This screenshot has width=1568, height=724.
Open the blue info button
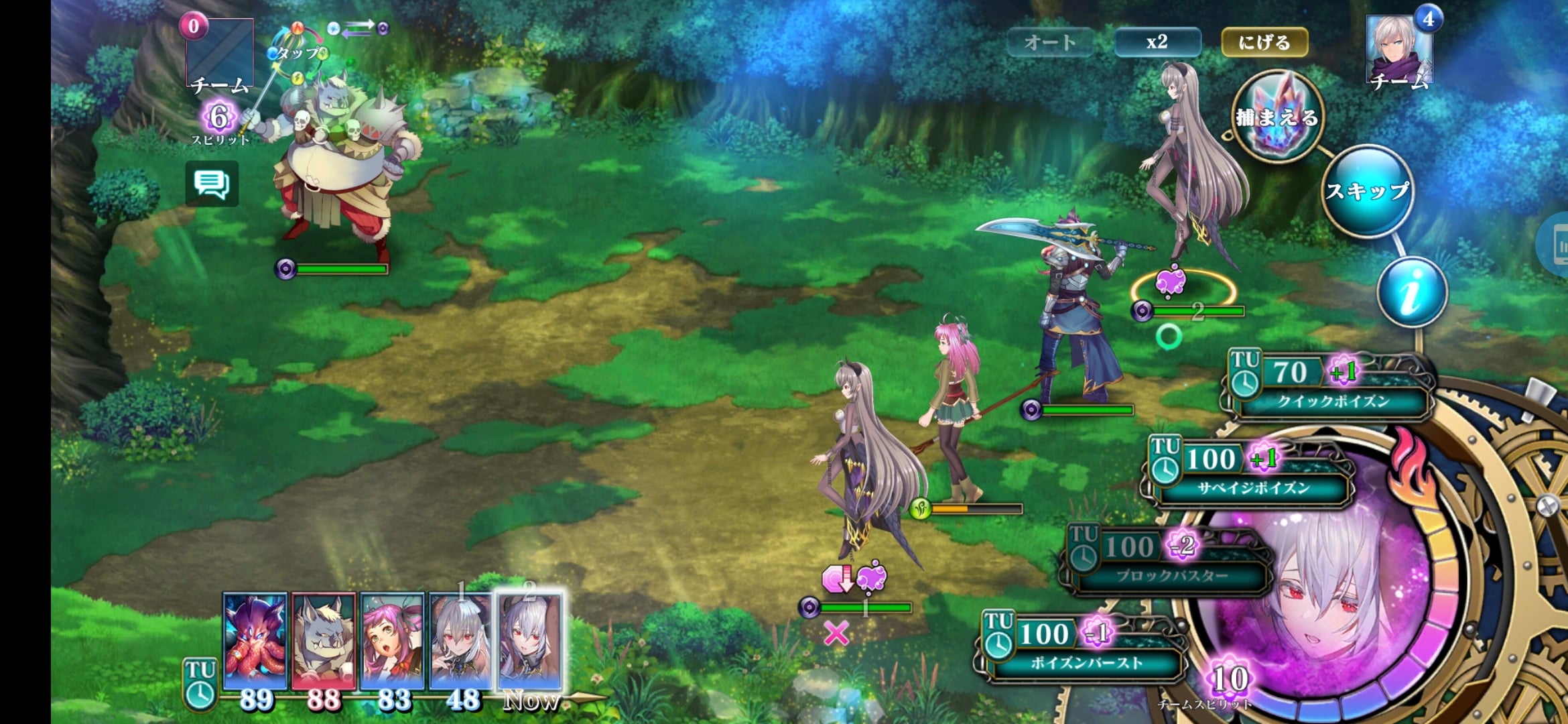1412,292
